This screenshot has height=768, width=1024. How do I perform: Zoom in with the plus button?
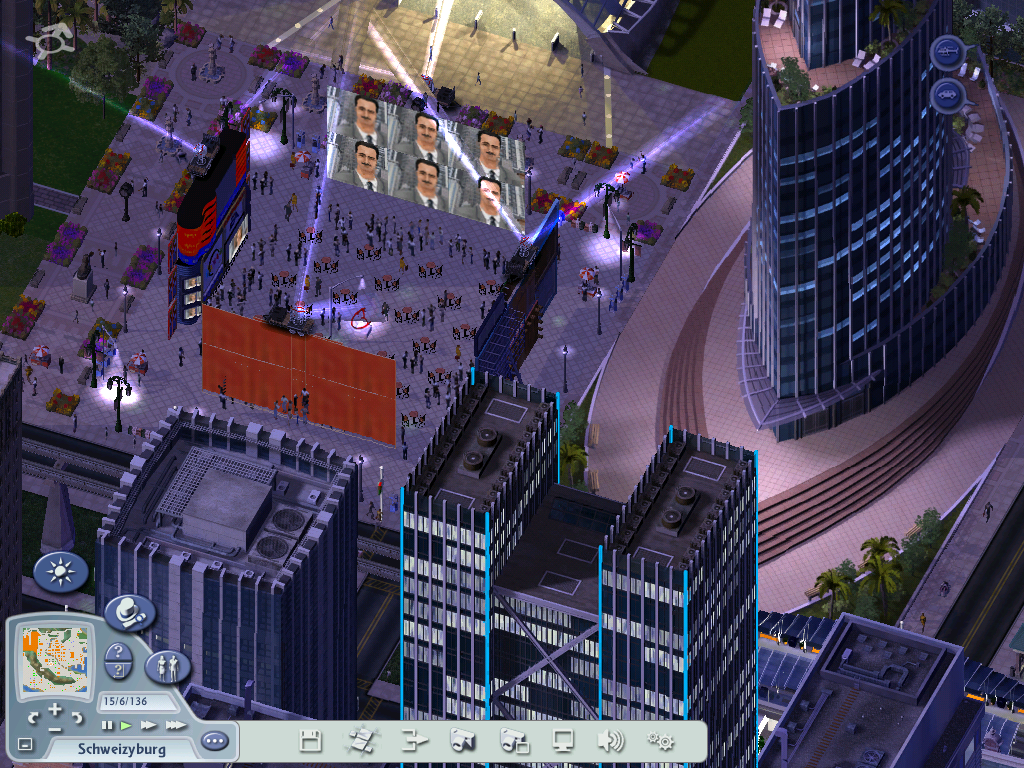(x=55, y=709)
